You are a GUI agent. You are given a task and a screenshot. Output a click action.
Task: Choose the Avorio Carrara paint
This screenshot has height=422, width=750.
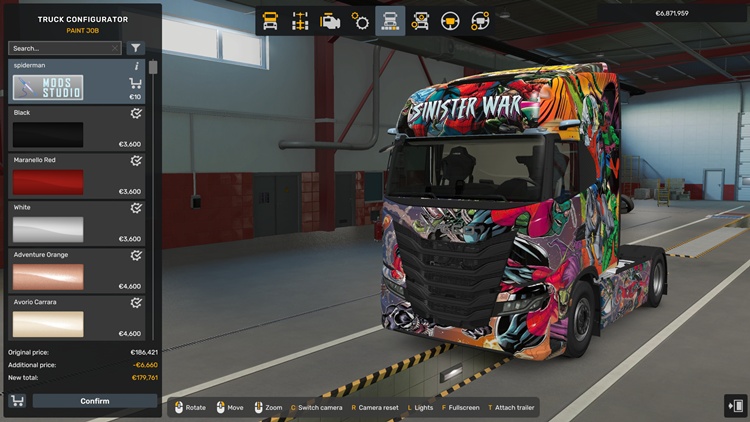48,324
